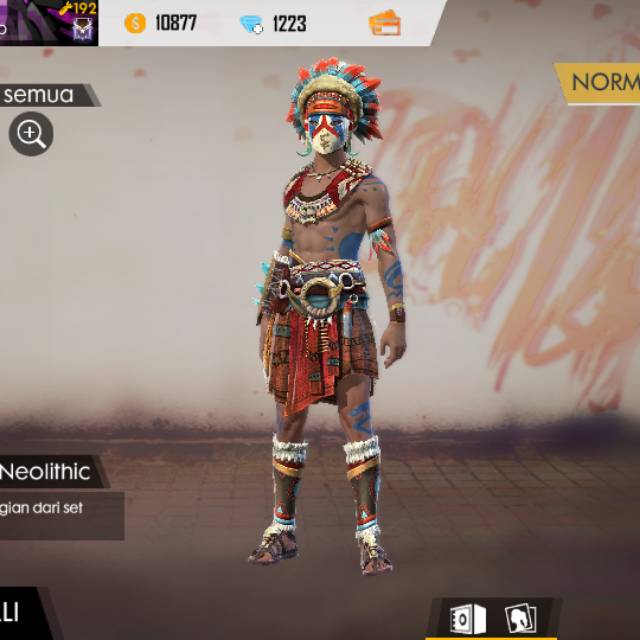This screenshot has width=640, height=640.
Task: Tap the gold coin currency icon
Action: [x=135, y=23]
